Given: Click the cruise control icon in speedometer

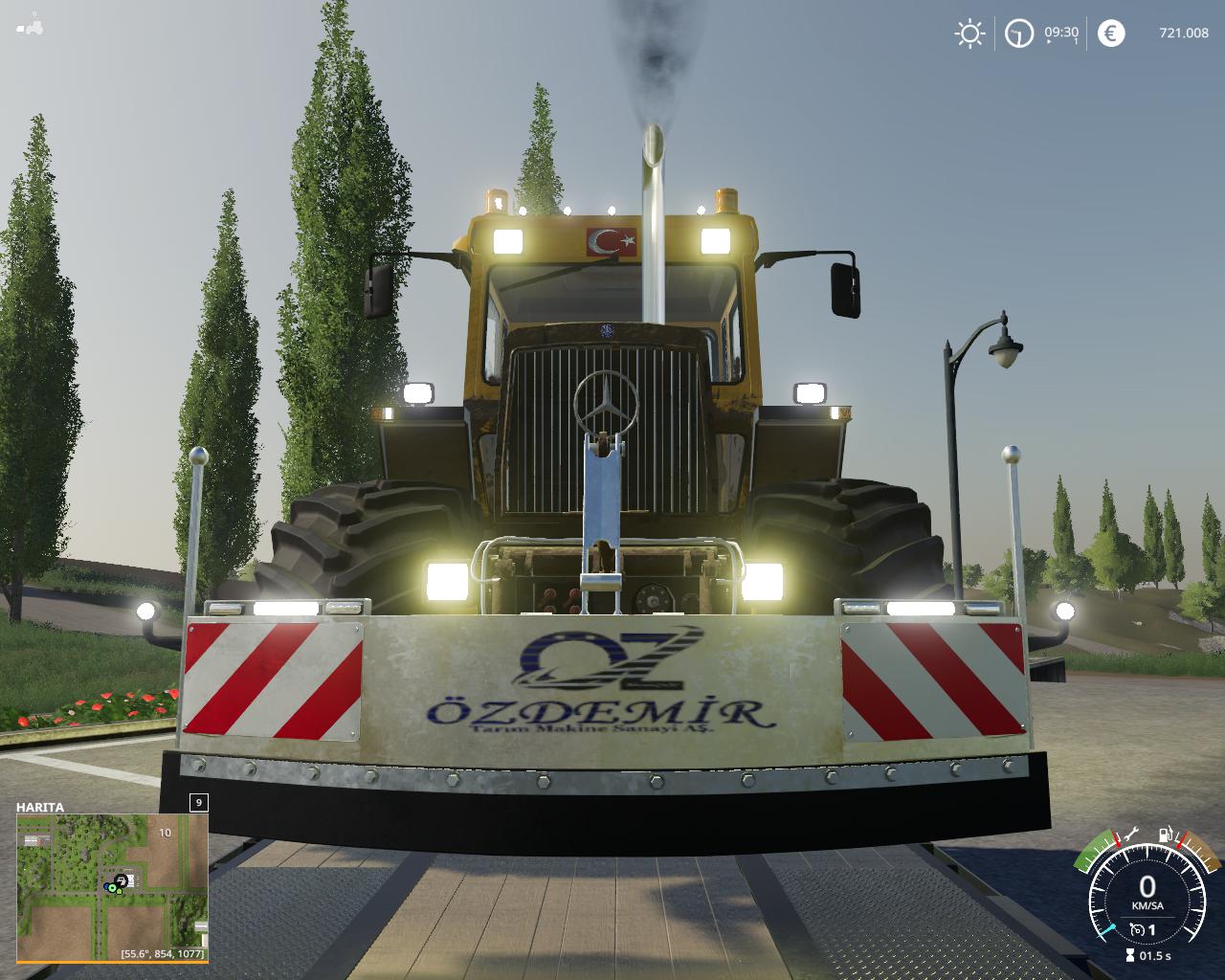Looking at the screenshot, I should coord(1136,929).
